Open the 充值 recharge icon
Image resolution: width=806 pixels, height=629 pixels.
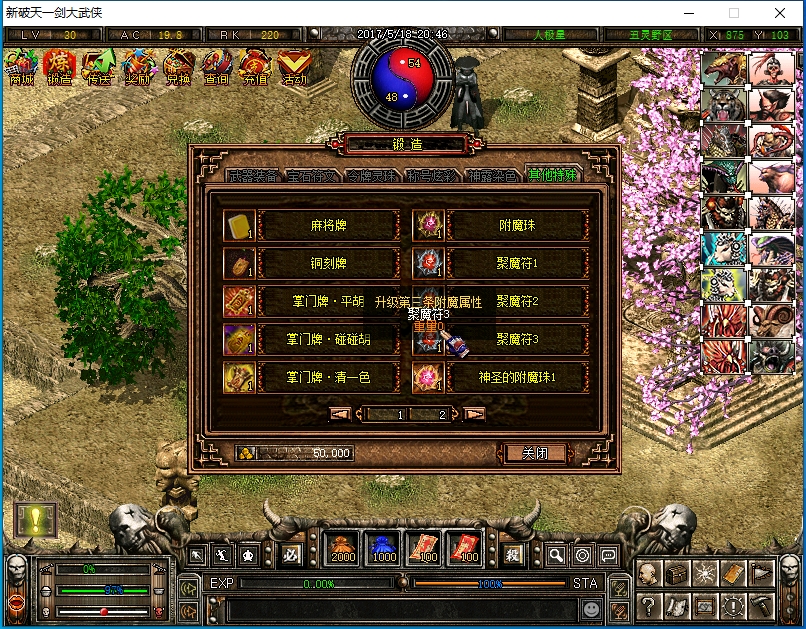[x=254, y=67]
